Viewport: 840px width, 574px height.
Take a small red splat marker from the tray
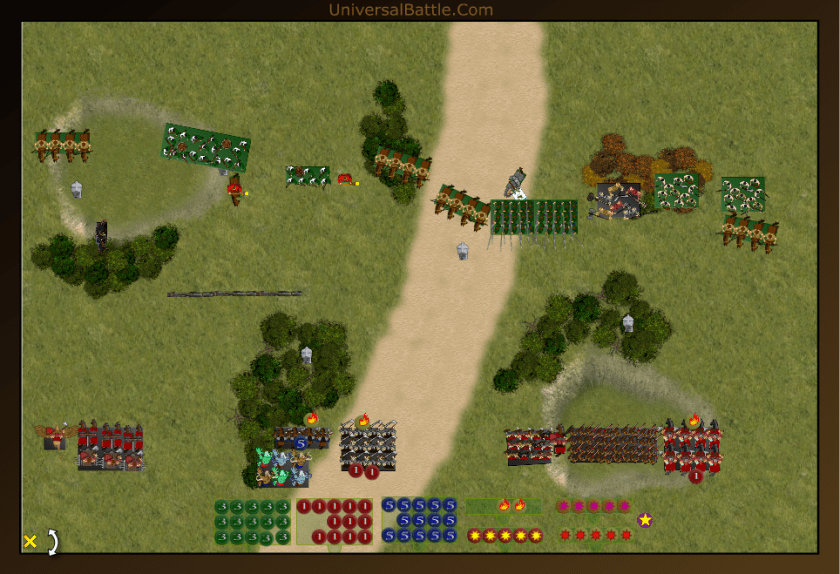pos(595,535)
